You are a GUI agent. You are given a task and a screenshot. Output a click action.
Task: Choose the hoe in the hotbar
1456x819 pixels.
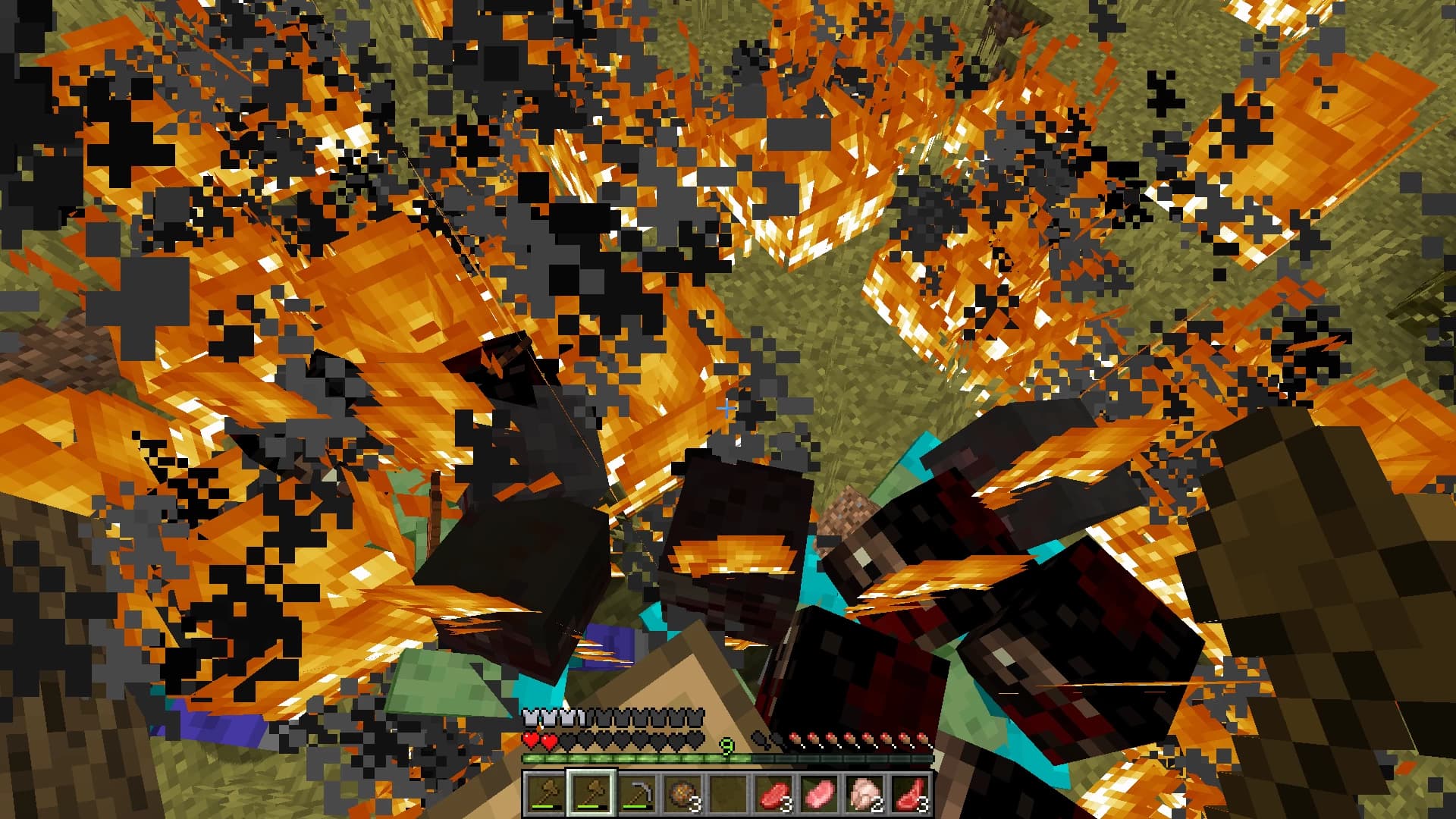pos(637,793)
